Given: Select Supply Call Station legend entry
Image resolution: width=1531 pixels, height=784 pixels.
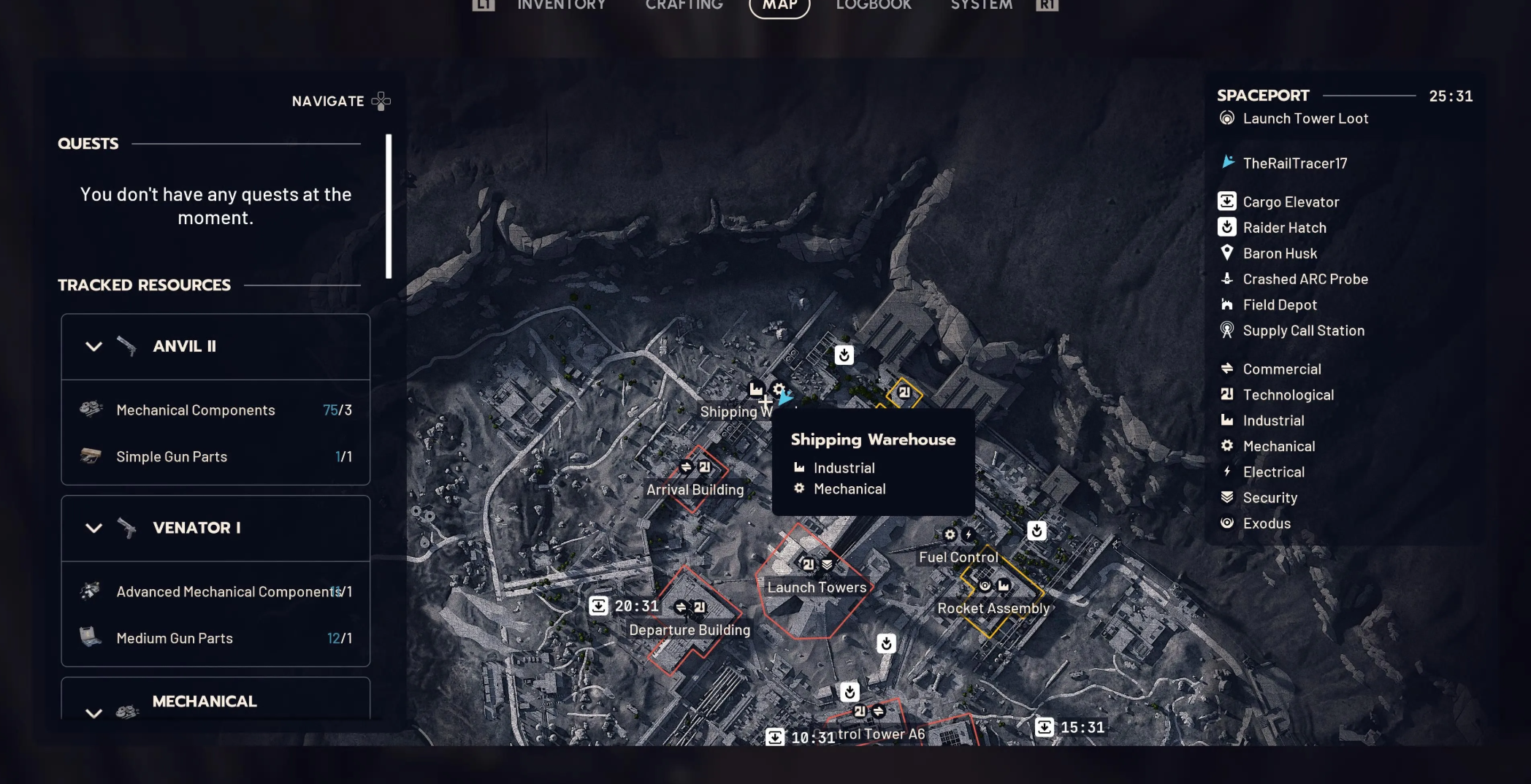Looking at the screenshot, I should click(1303, 331).
